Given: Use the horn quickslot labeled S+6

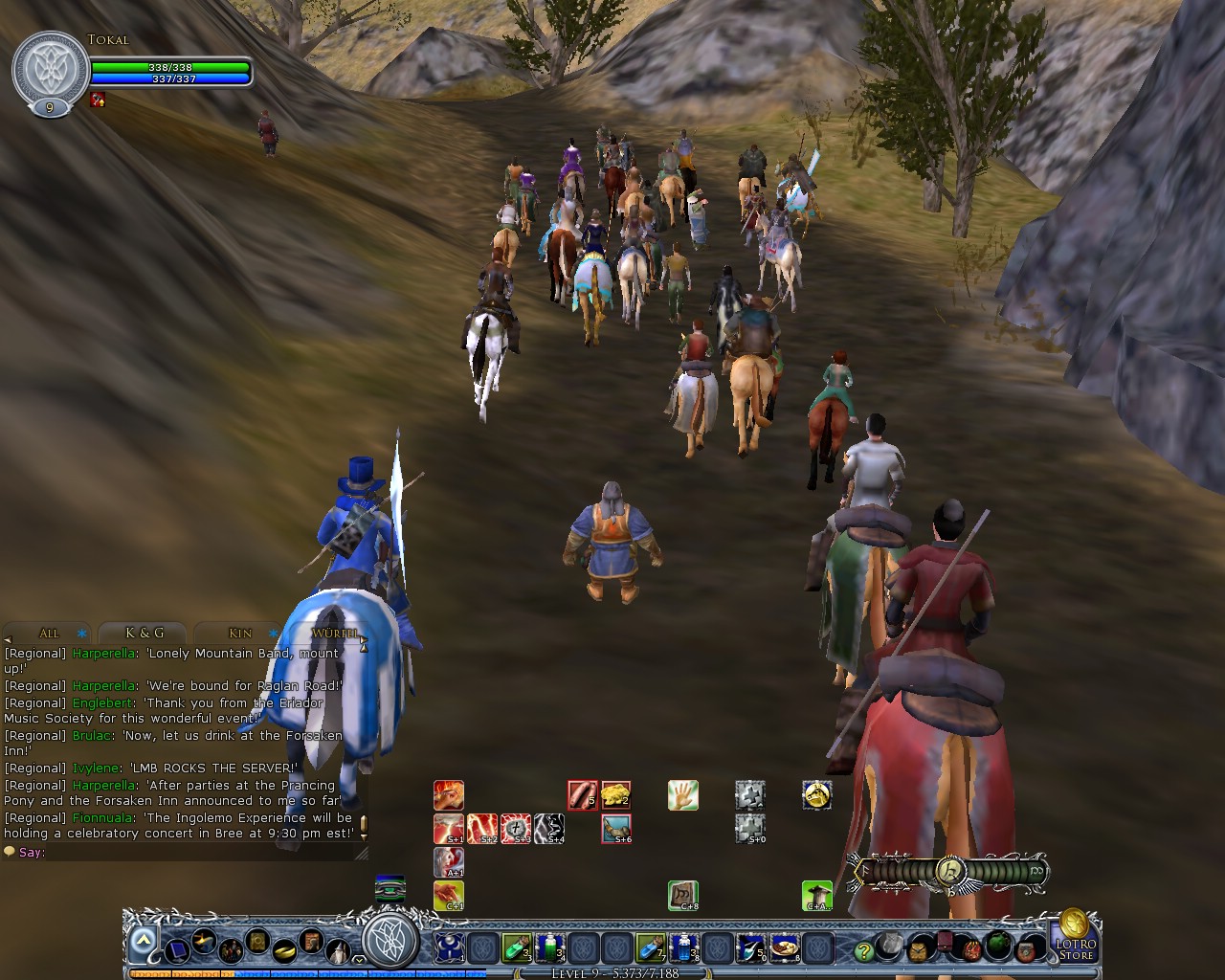Looking at the screenshot, I should (617, 829).
